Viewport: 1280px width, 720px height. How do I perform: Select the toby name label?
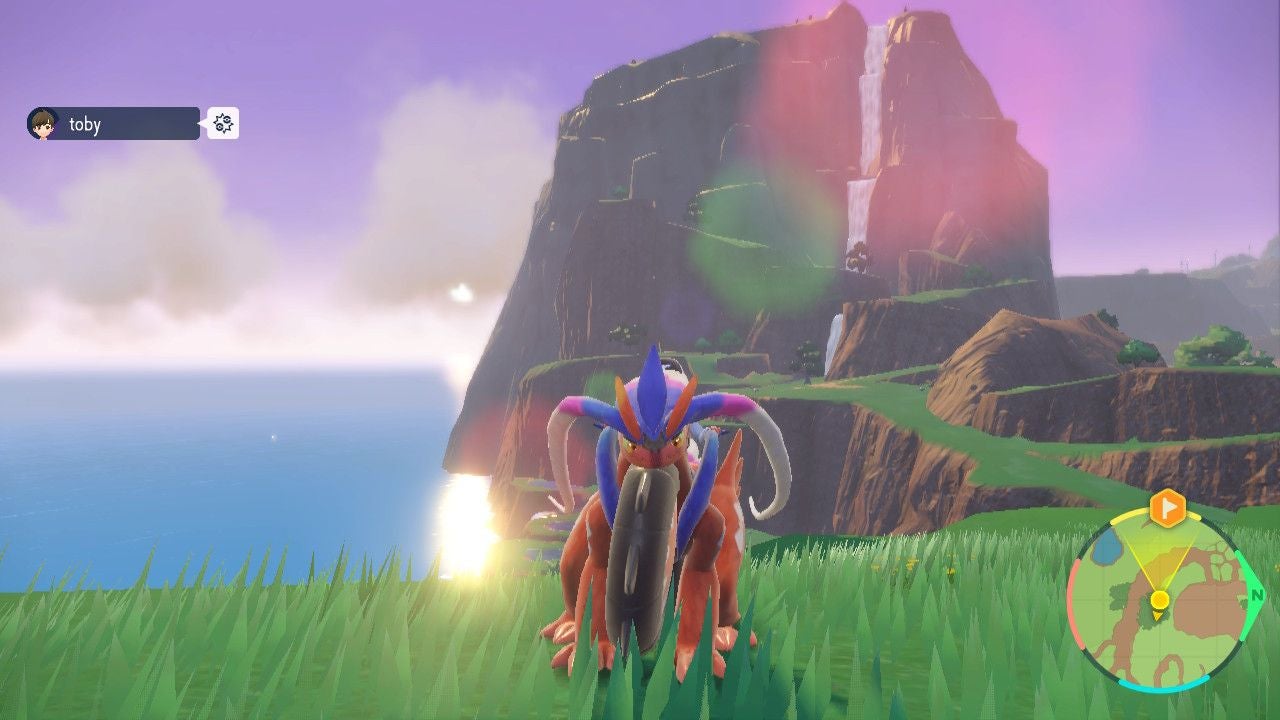(x=84, y=124)
